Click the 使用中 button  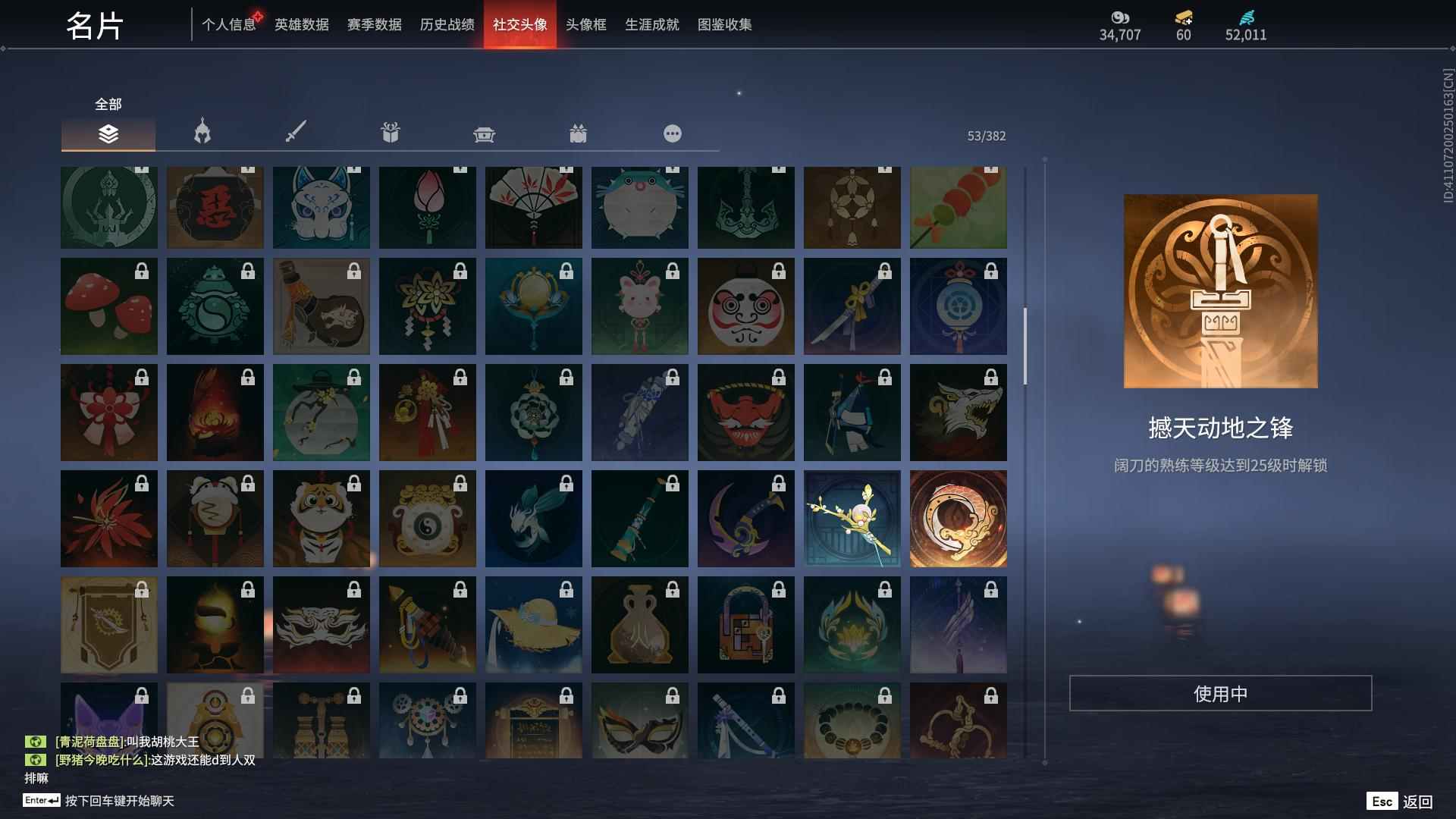1221,692
